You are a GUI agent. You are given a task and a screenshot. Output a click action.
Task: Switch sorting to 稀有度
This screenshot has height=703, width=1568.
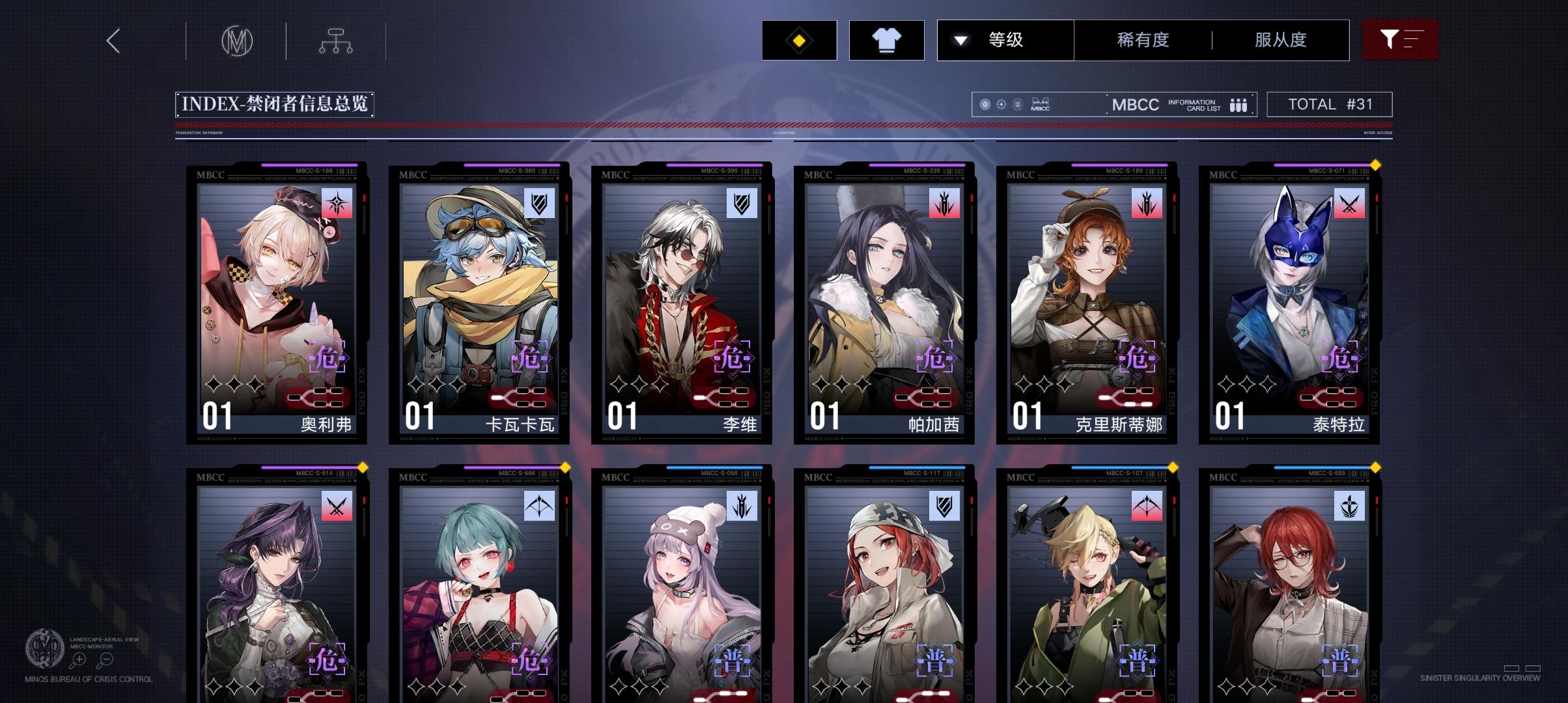[x=1142, y=40]
